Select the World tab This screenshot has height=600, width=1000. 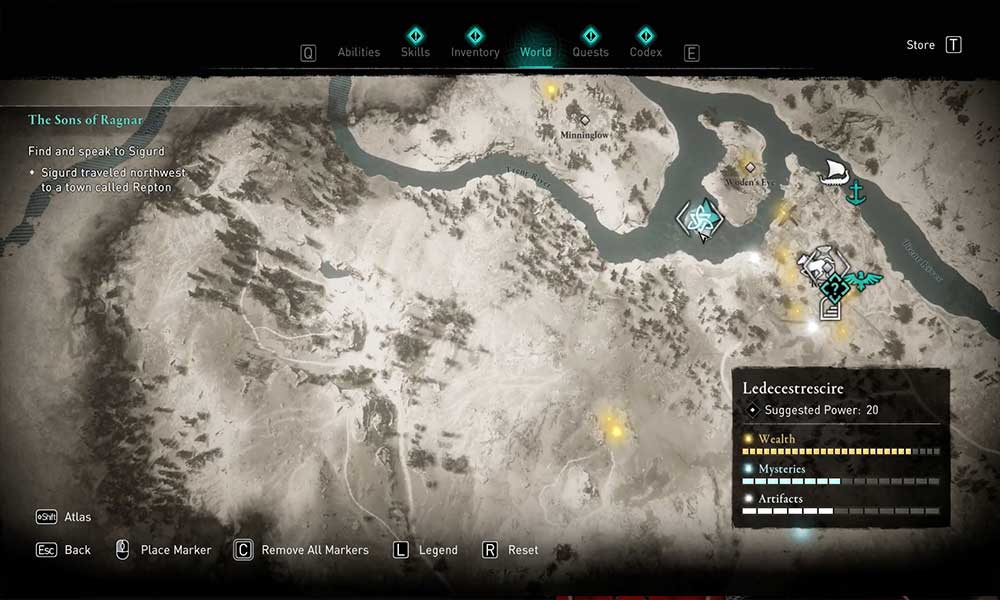coord(535,52)
